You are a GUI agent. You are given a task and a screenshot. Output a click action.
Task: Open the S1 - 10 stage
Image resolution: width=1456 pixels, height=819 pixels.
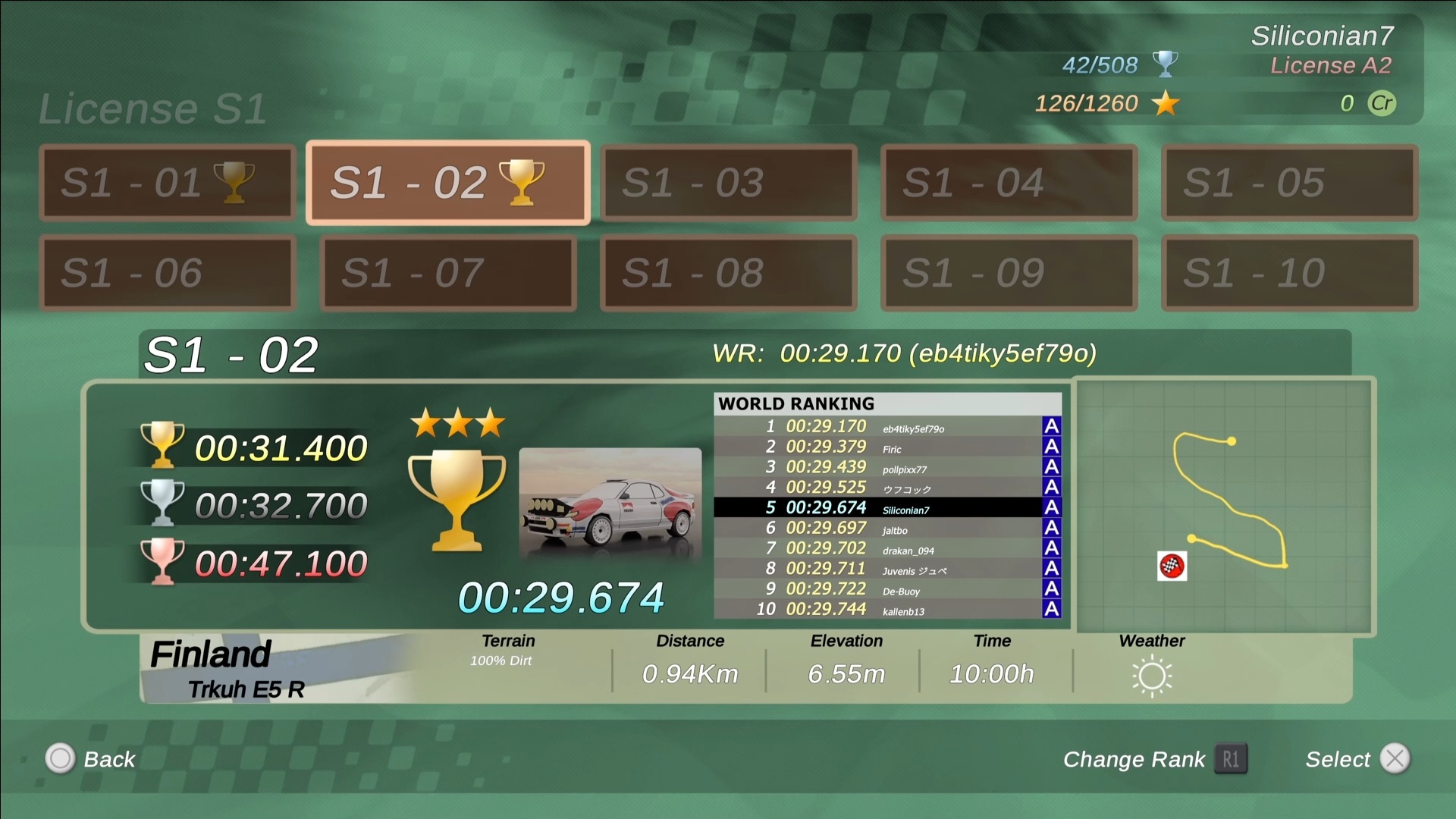point(1289,273)
